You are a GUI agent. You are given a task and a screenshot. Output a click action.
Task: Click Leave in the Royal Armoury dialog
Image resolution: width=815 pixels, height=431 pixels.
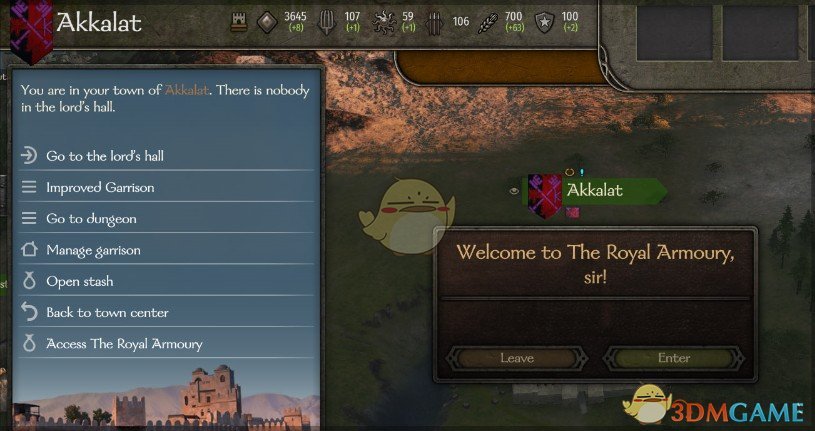(517, 358)
